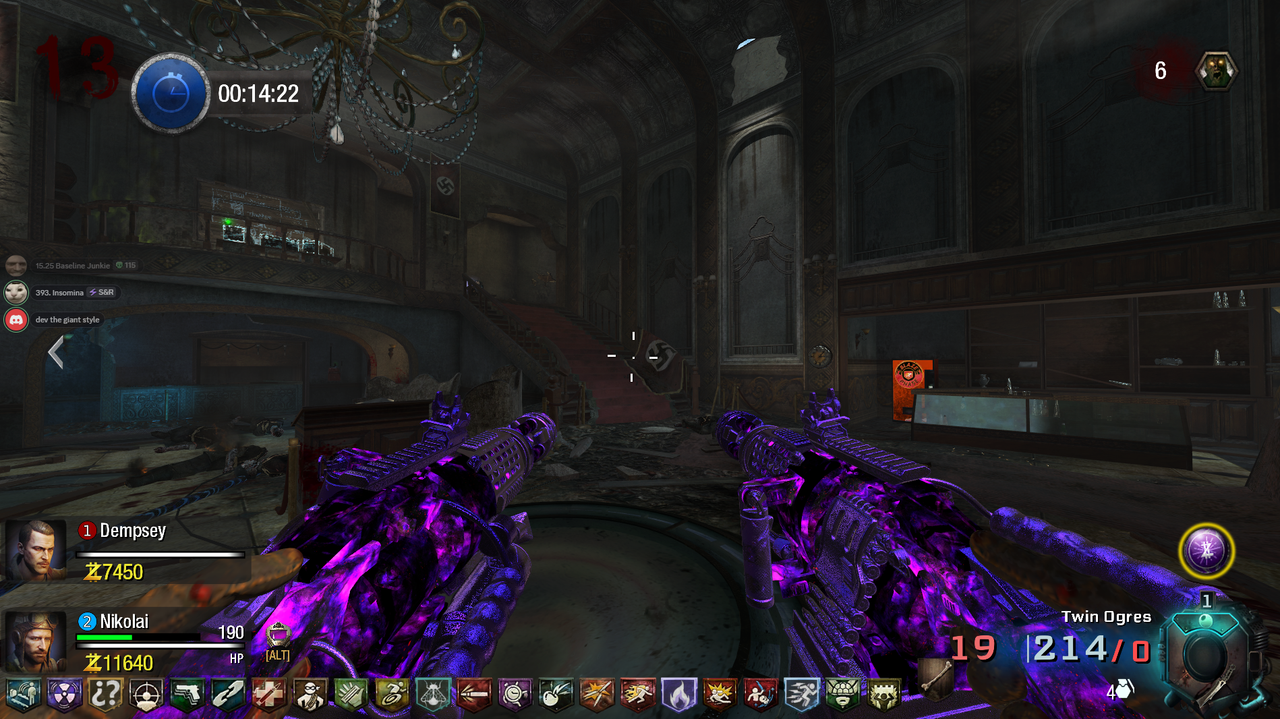Select the green turtle shell perk icon

pos(843,694)
